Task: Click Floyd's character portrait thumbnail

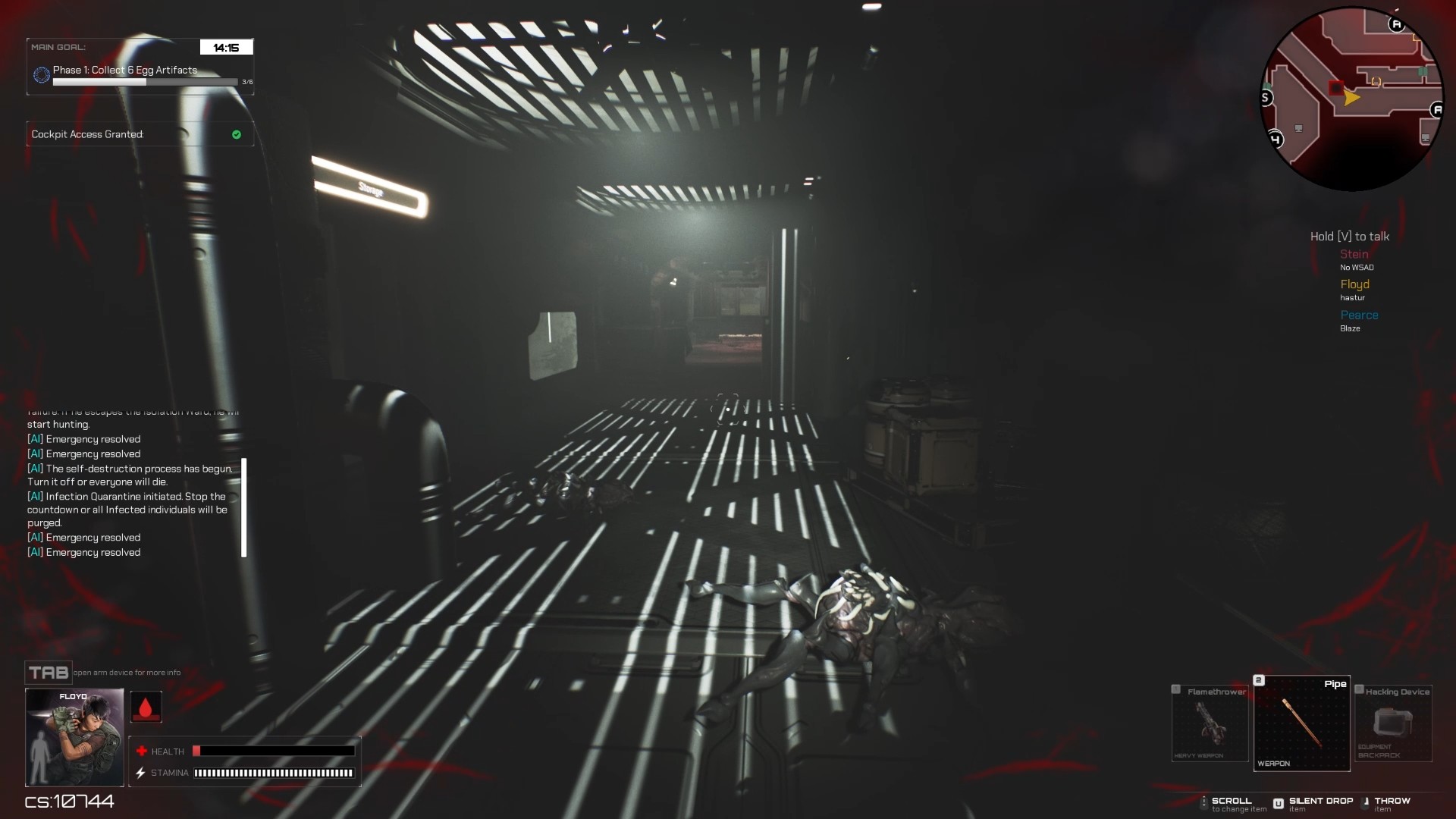Action: 74,737
